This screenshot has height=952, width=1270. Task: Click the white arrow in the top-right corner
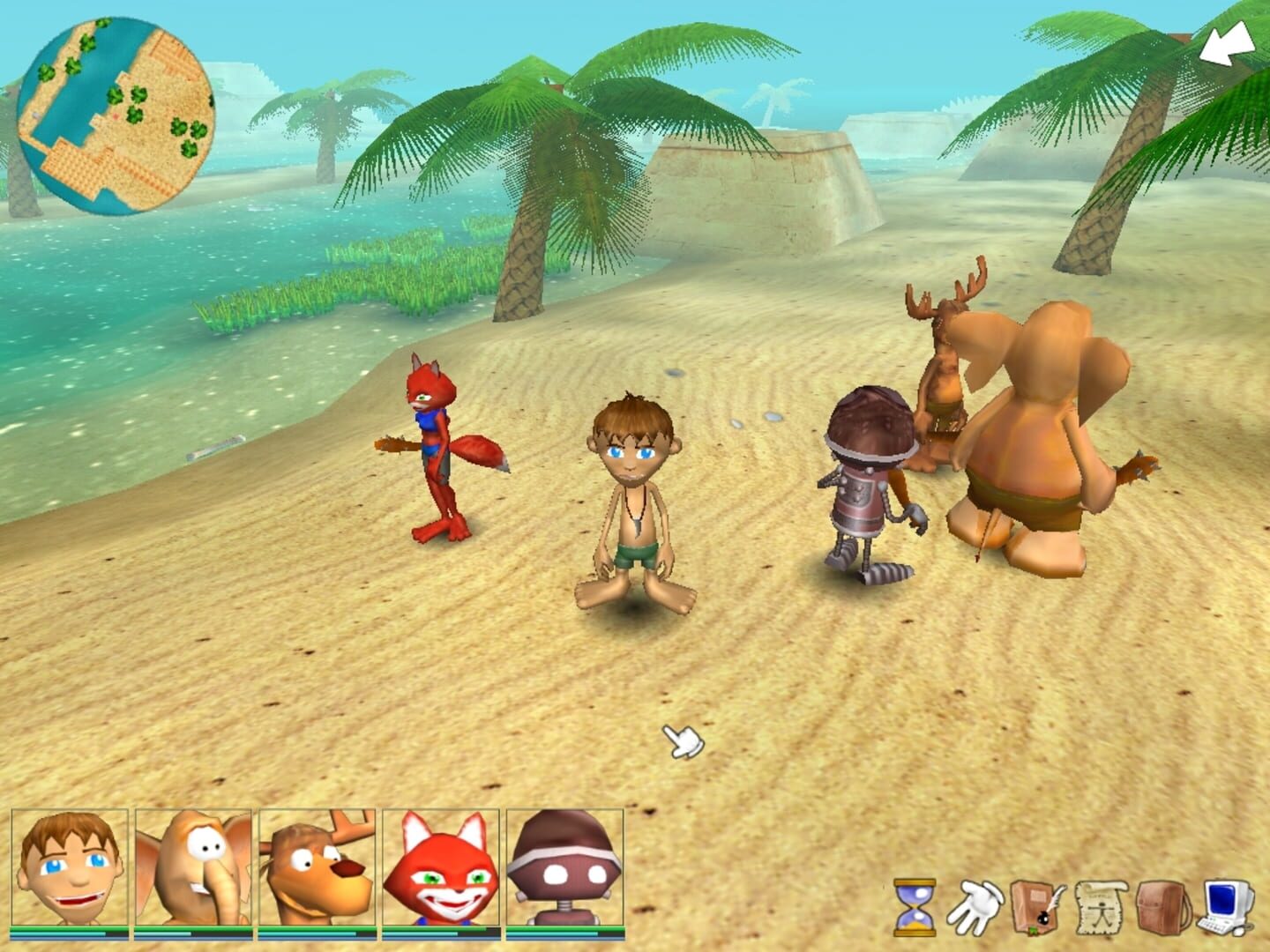(1226, 44)
